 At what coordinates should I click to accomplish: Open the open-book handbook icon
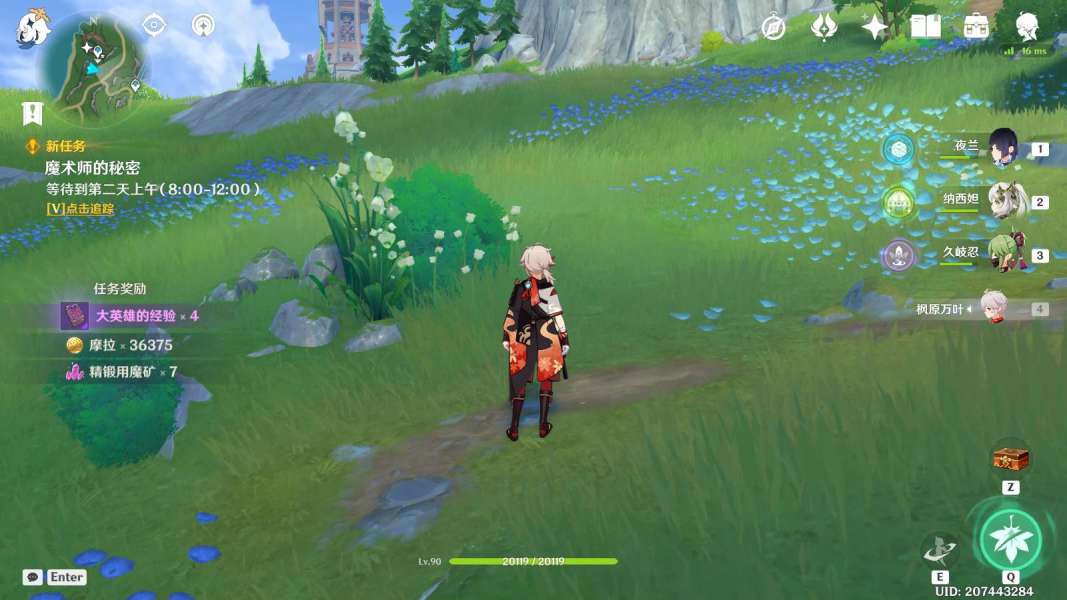(925, 27)
